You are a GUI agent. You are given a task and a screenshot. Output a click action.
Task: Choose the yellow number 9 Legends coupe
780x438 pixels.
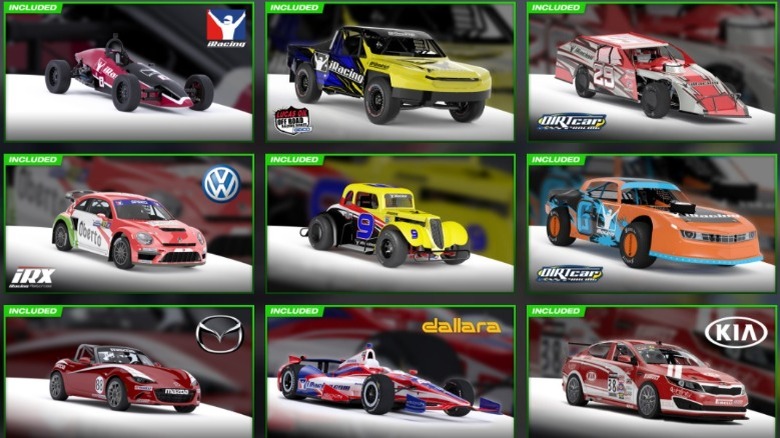390,223
